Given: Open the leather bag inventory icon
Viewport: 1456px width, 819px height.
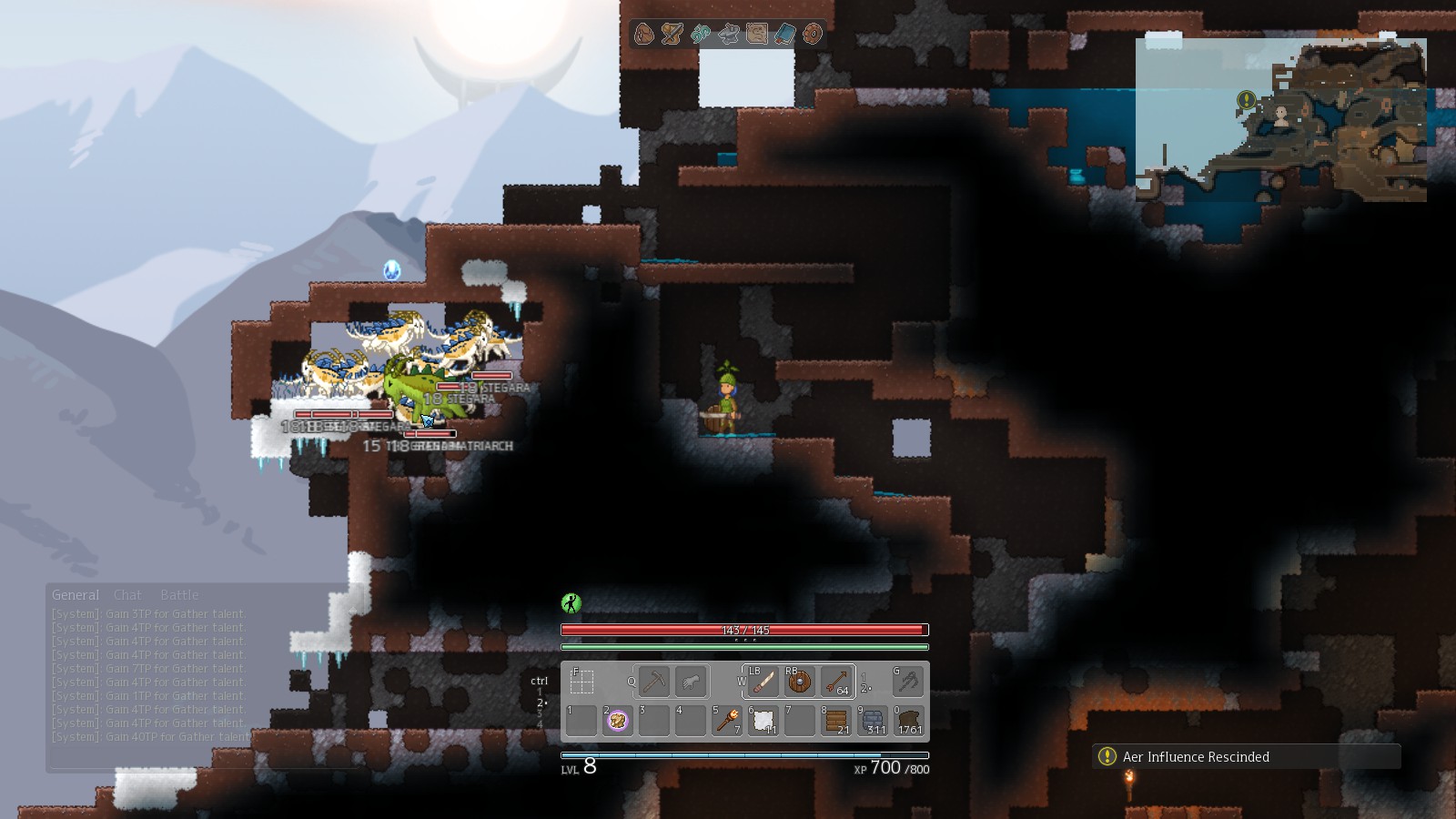Looking at the screenshot, I should point(644,35).
